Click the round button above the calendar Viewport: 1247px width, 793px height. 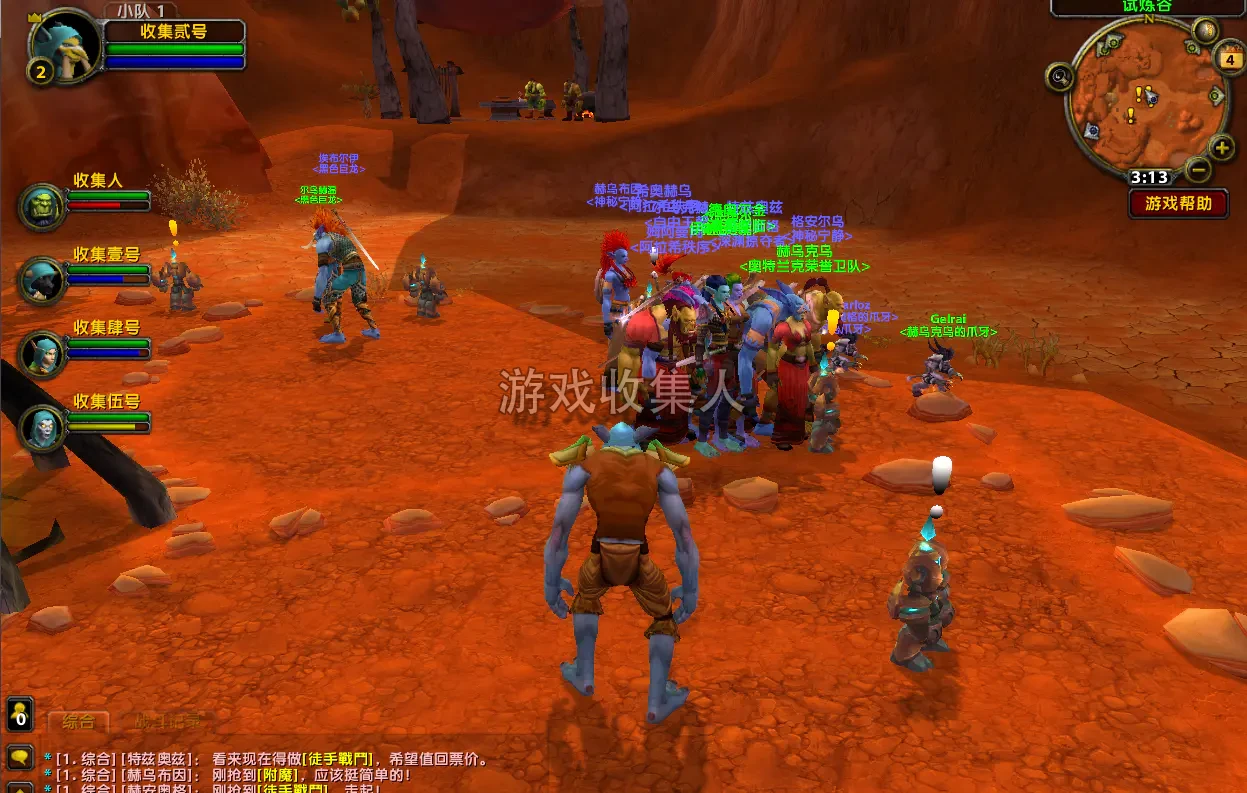point(1206,30)
